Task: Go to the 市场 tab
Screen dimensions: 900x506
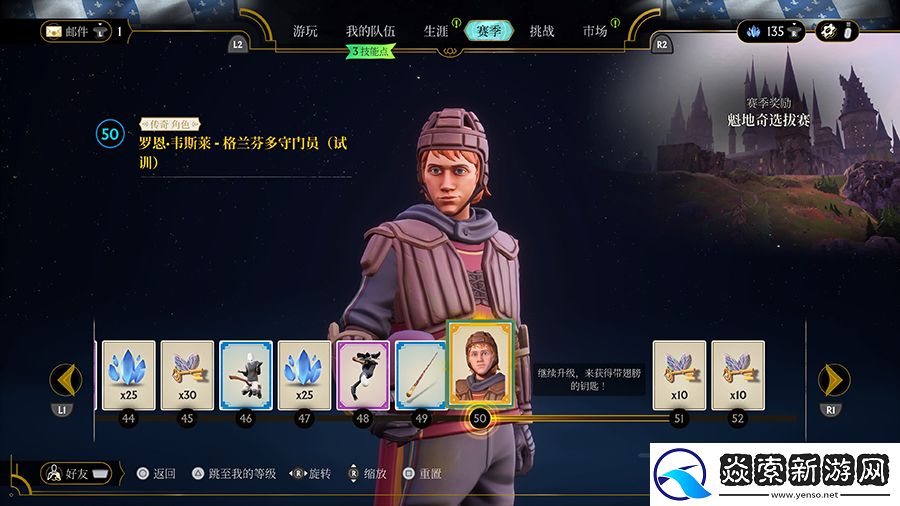Action: click(x=594, y=31)
